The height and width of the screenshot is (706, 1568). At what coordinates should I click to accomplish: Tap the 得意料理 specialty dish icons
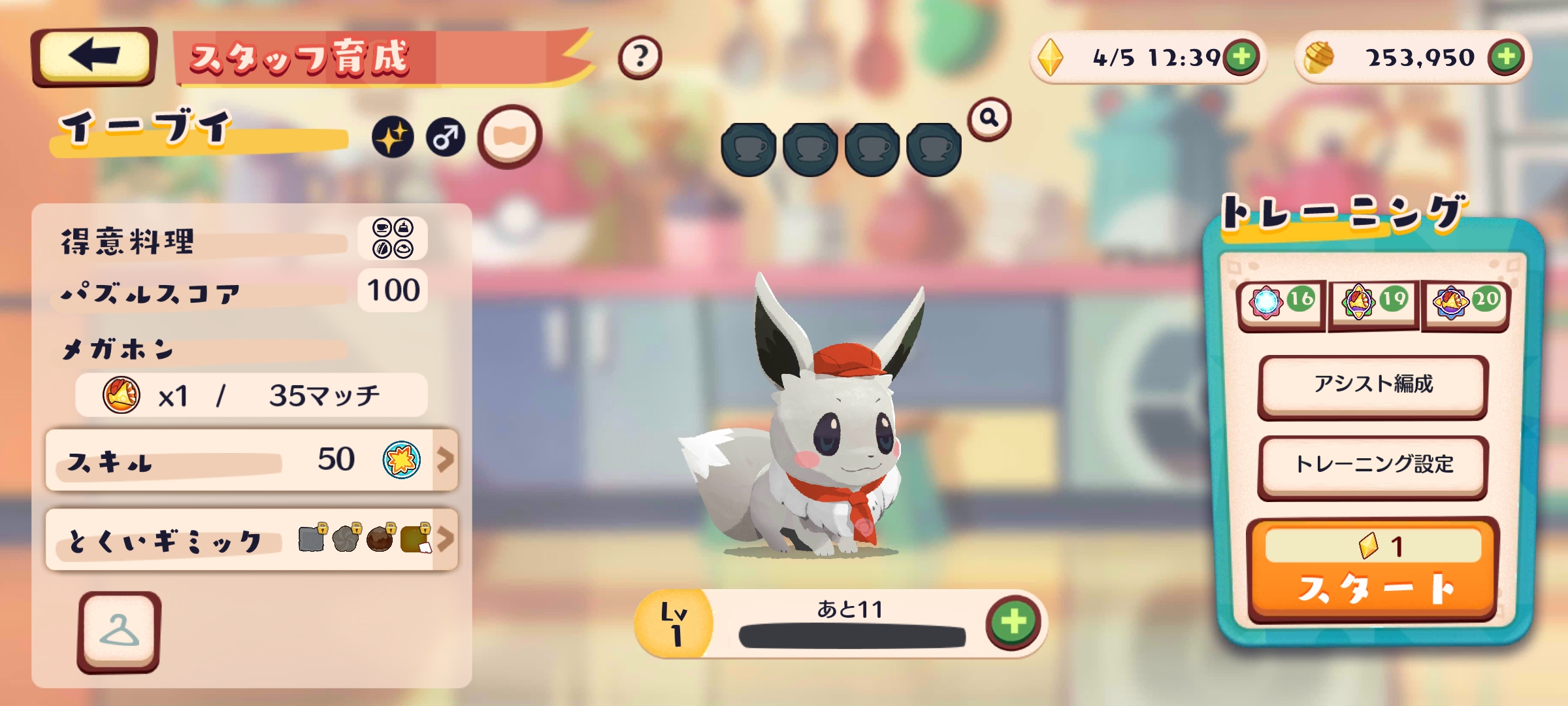tap(393, 239)
